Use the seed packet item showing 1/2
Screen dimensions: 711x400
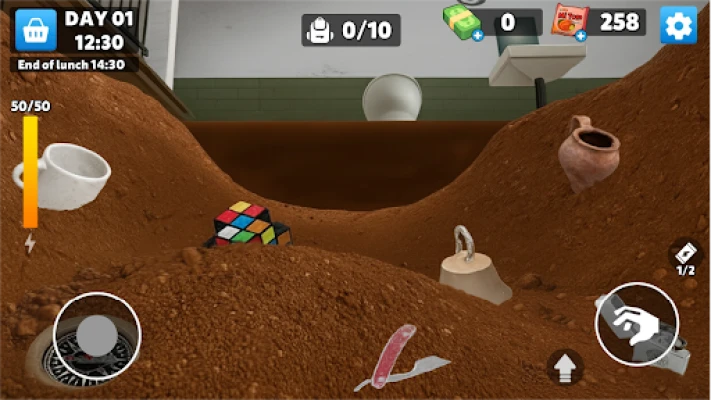pos(685,255)
